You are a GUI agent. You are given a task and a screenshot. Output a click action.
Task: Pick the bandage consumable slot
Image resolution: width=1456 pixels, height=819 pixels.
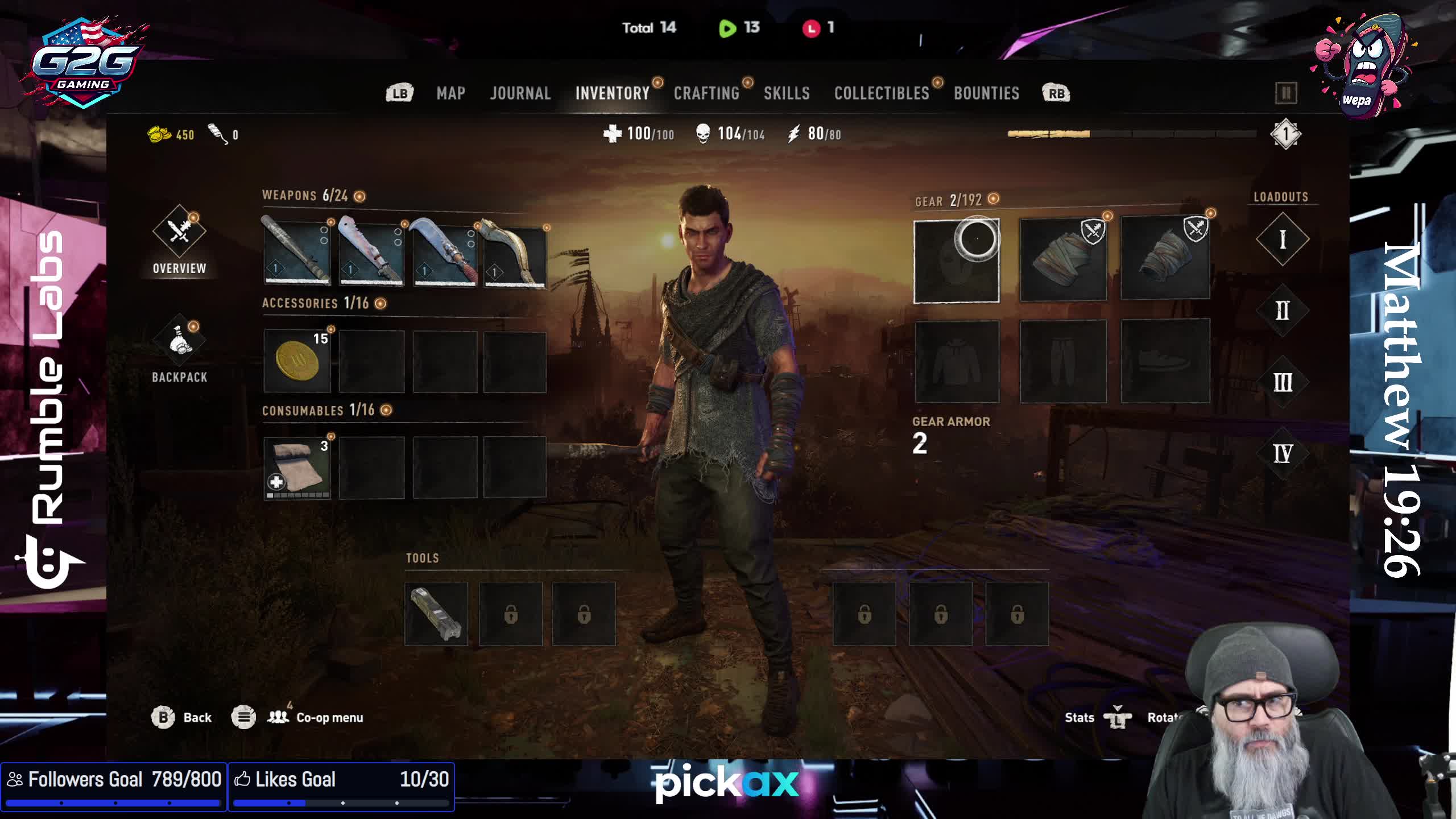pyautogui.click(x=297, y=468)
